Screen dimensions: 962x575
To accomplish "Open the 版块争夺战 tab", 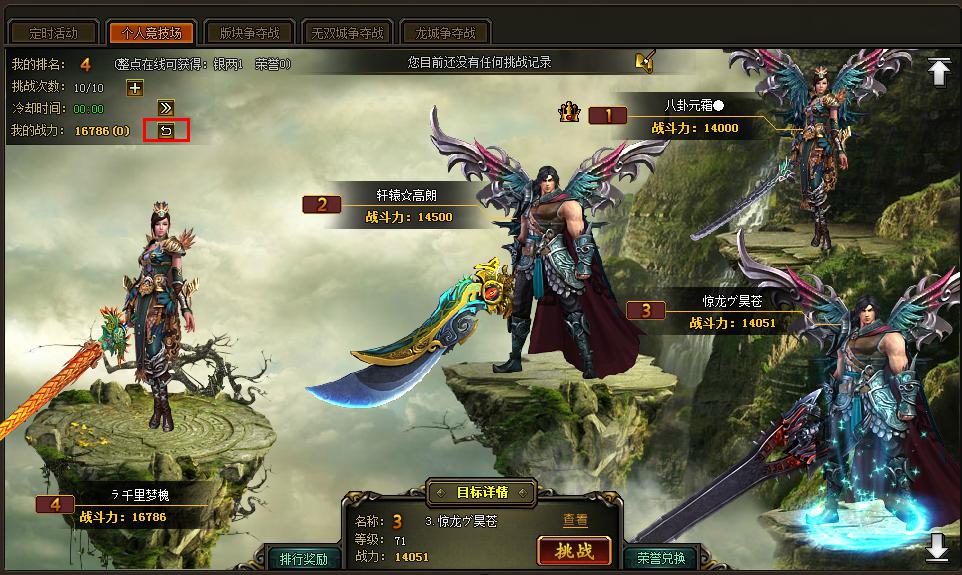I will click(250, 33).
